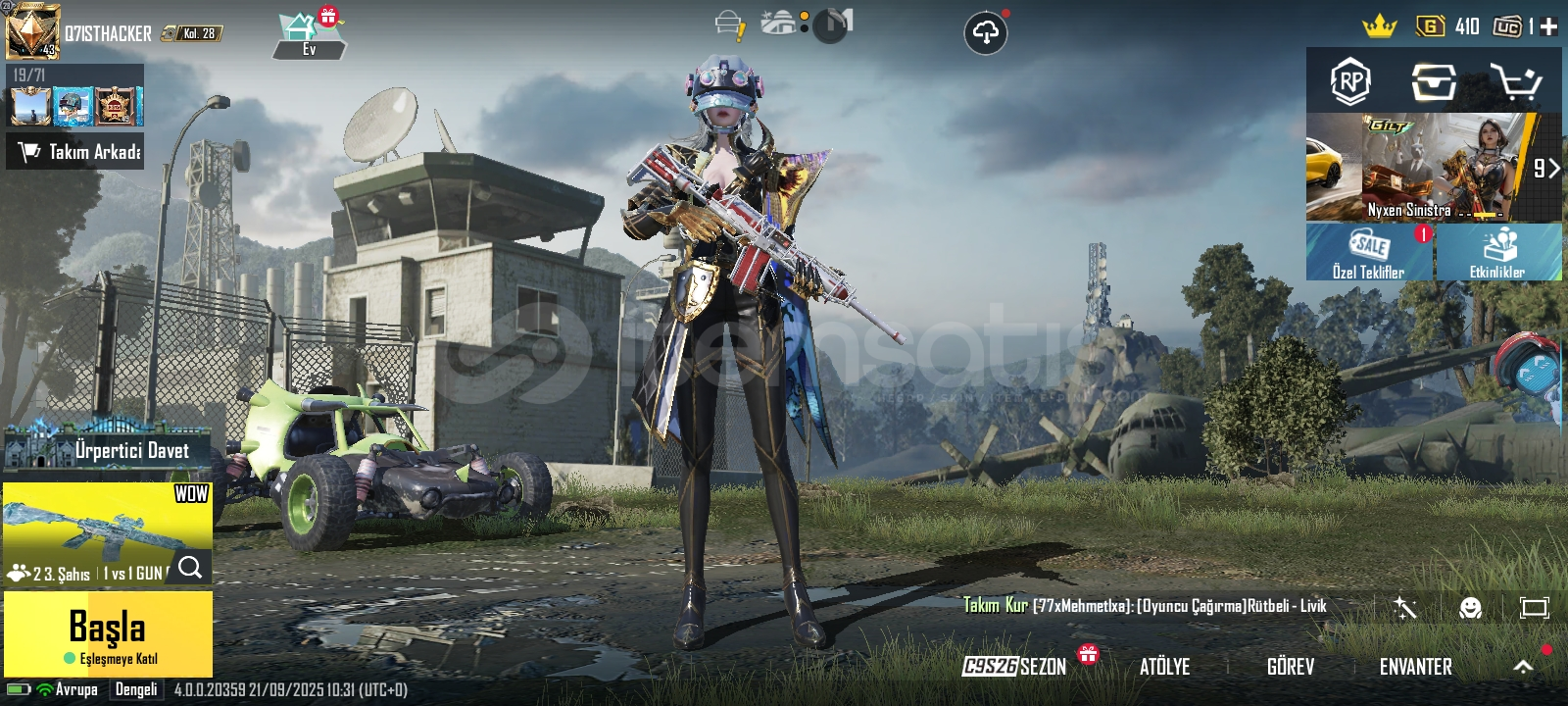
Task: Open the GÖREV missions menu
Action: pyautogui.click(x=1290, y=667)
